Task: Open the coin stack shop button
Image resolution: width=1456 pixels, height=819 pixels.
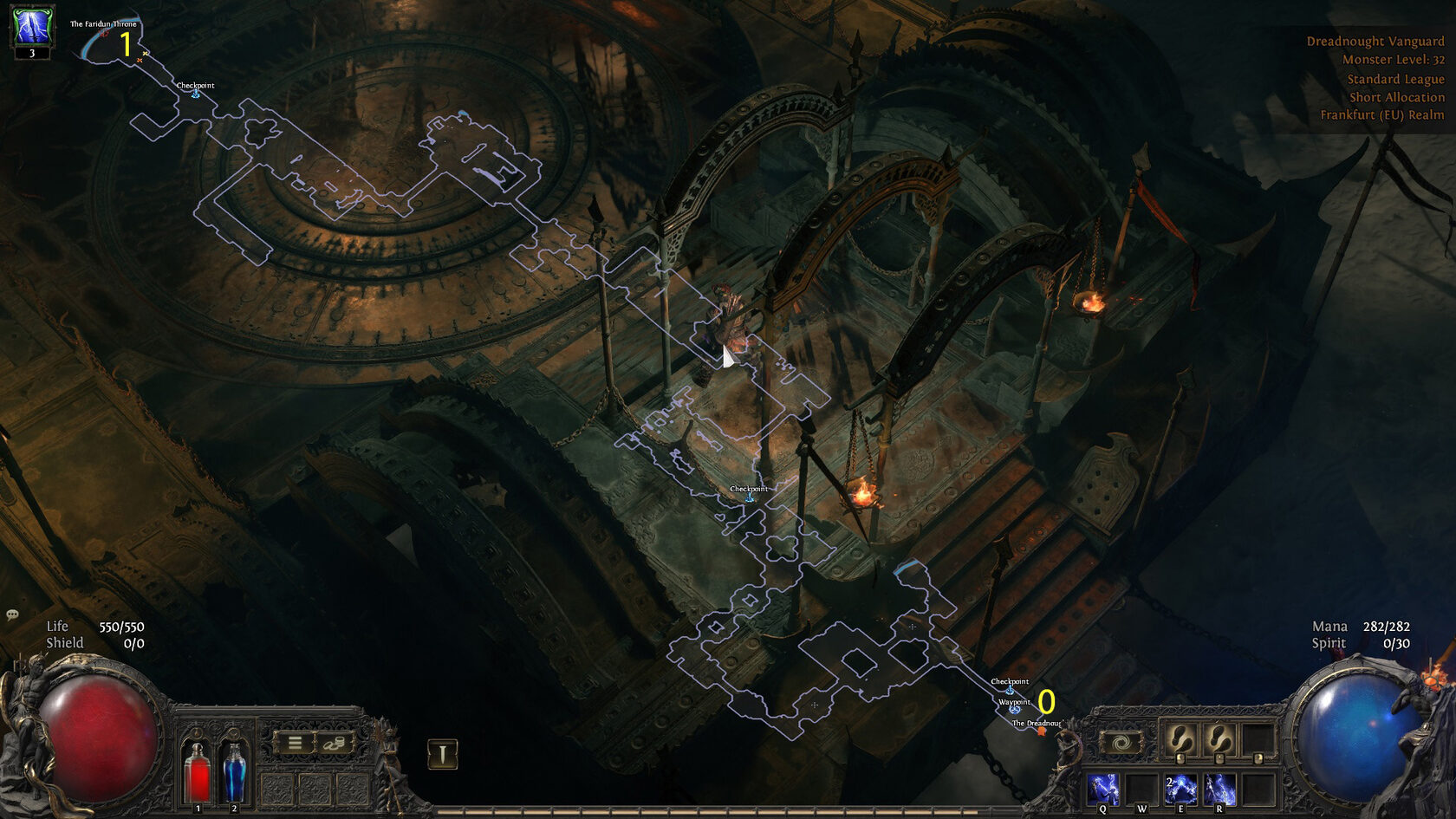Action: (x=334, y=743)
